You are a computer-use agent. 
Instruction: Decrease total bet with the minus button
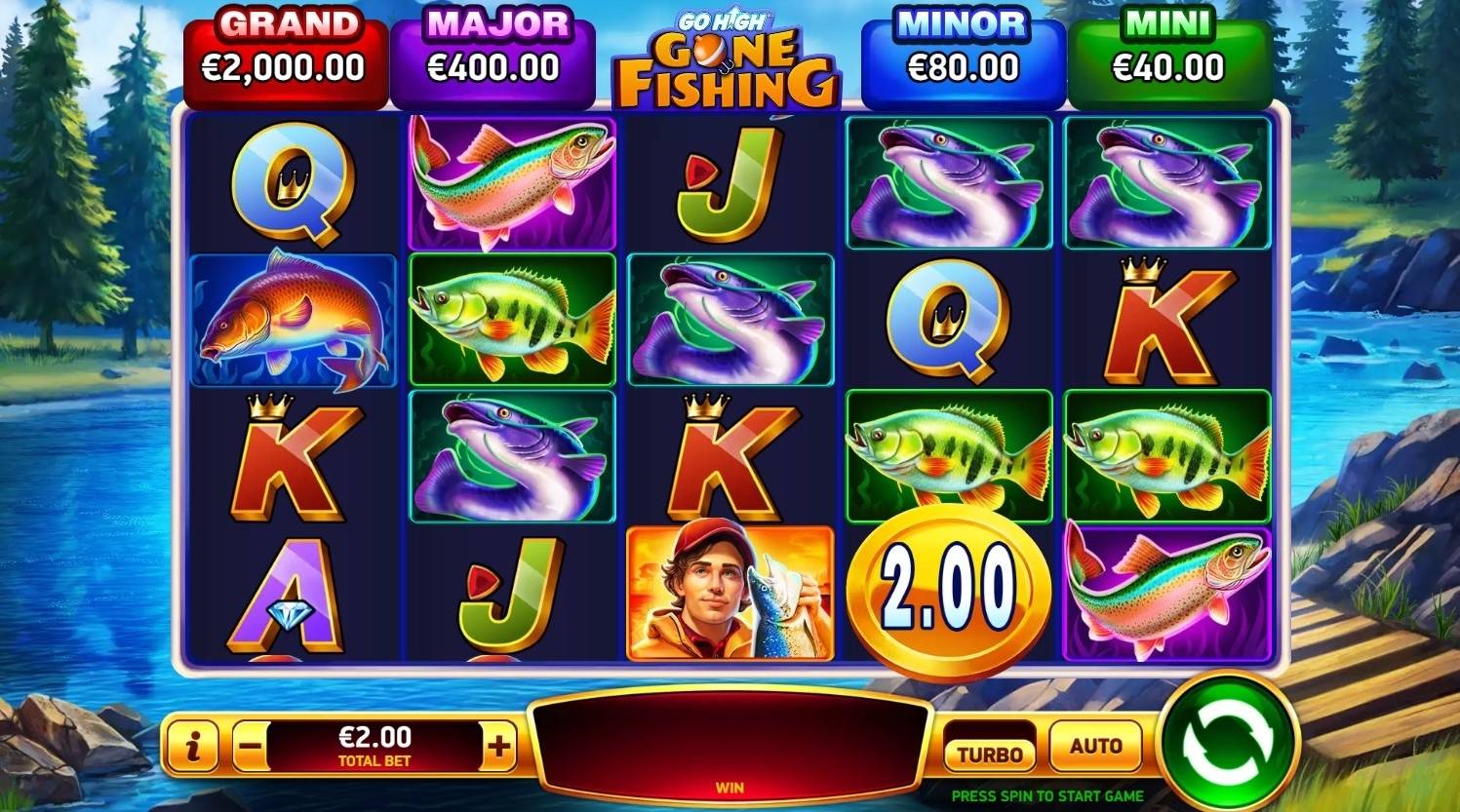(250, 748)
